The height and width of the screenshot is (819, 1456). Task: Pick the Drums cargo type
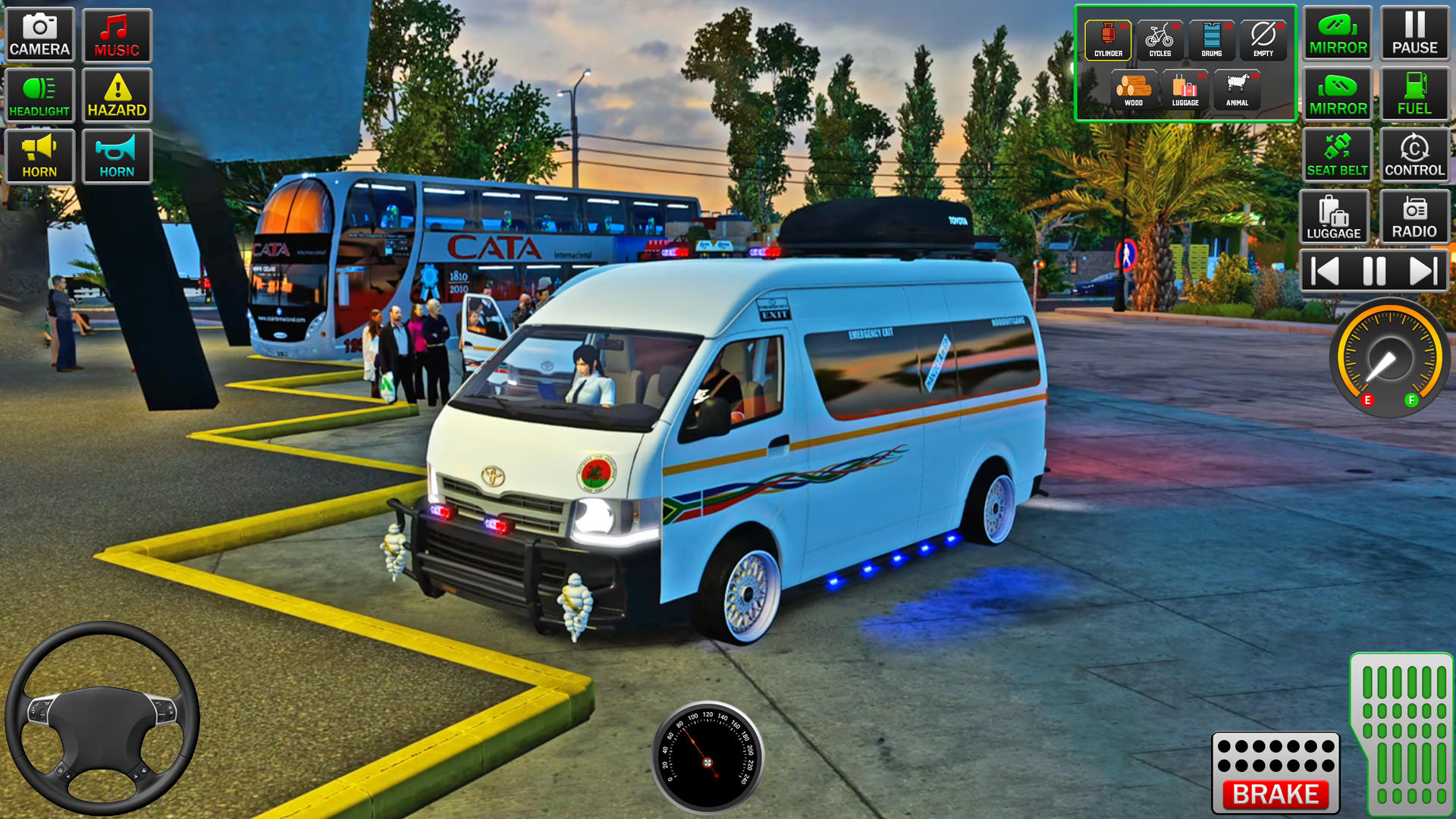tap(1213, 36)
